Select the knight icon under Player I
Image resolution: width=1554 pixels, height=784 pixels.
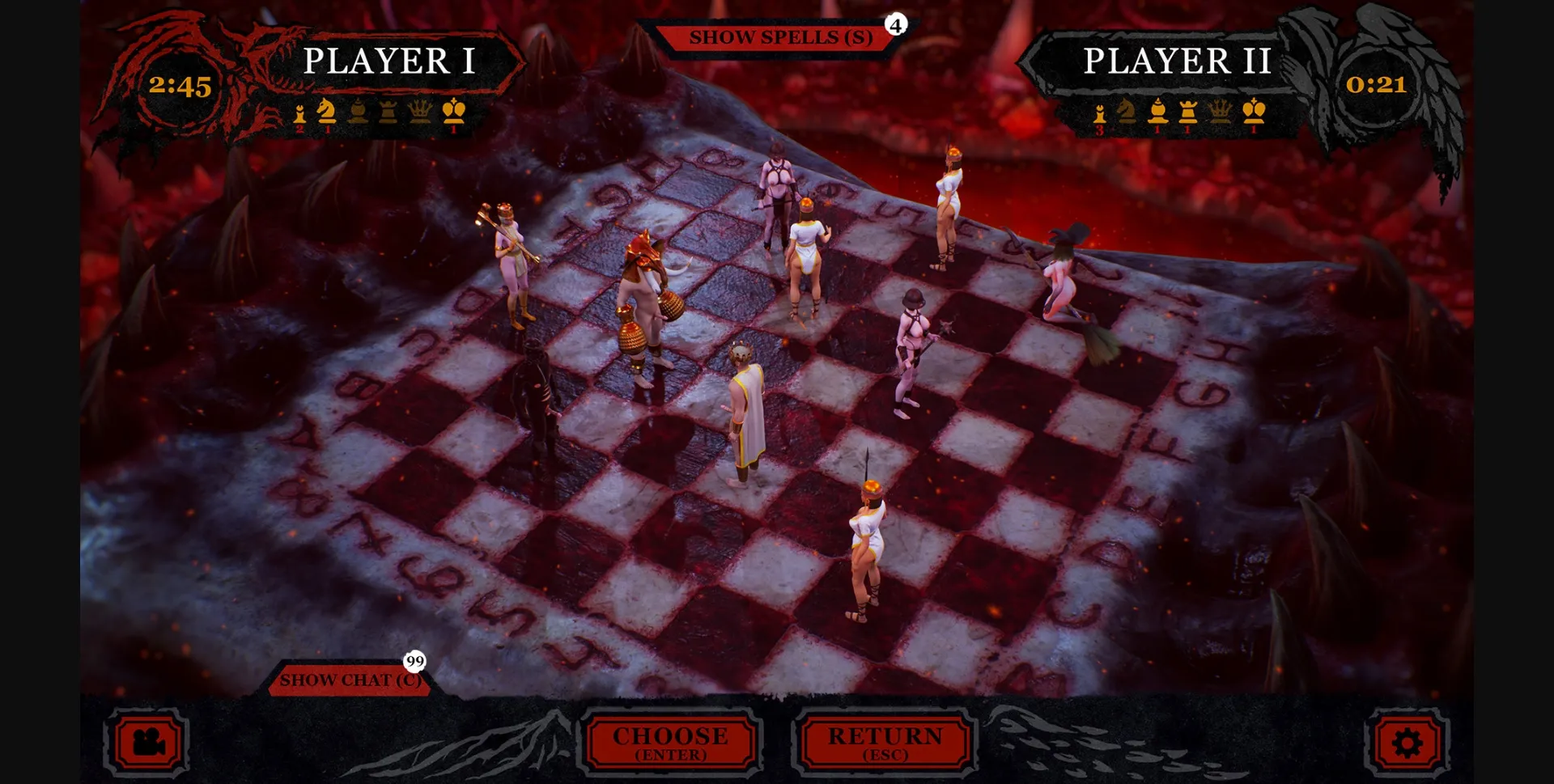click(x=327, y=113)
